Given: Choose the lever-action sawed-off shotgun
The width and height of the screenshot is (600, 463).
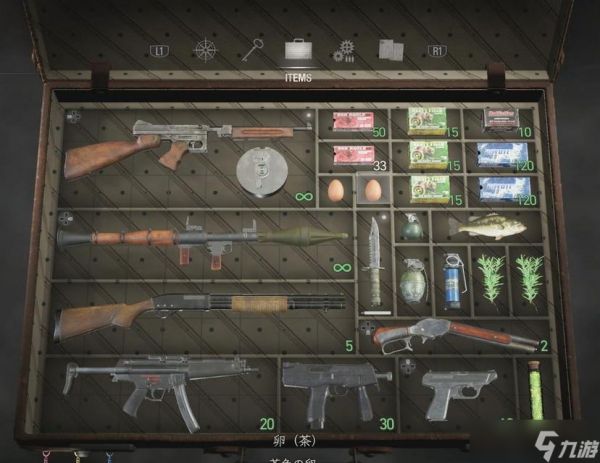Looking at the screenshot, I should (x=455, y=333).
